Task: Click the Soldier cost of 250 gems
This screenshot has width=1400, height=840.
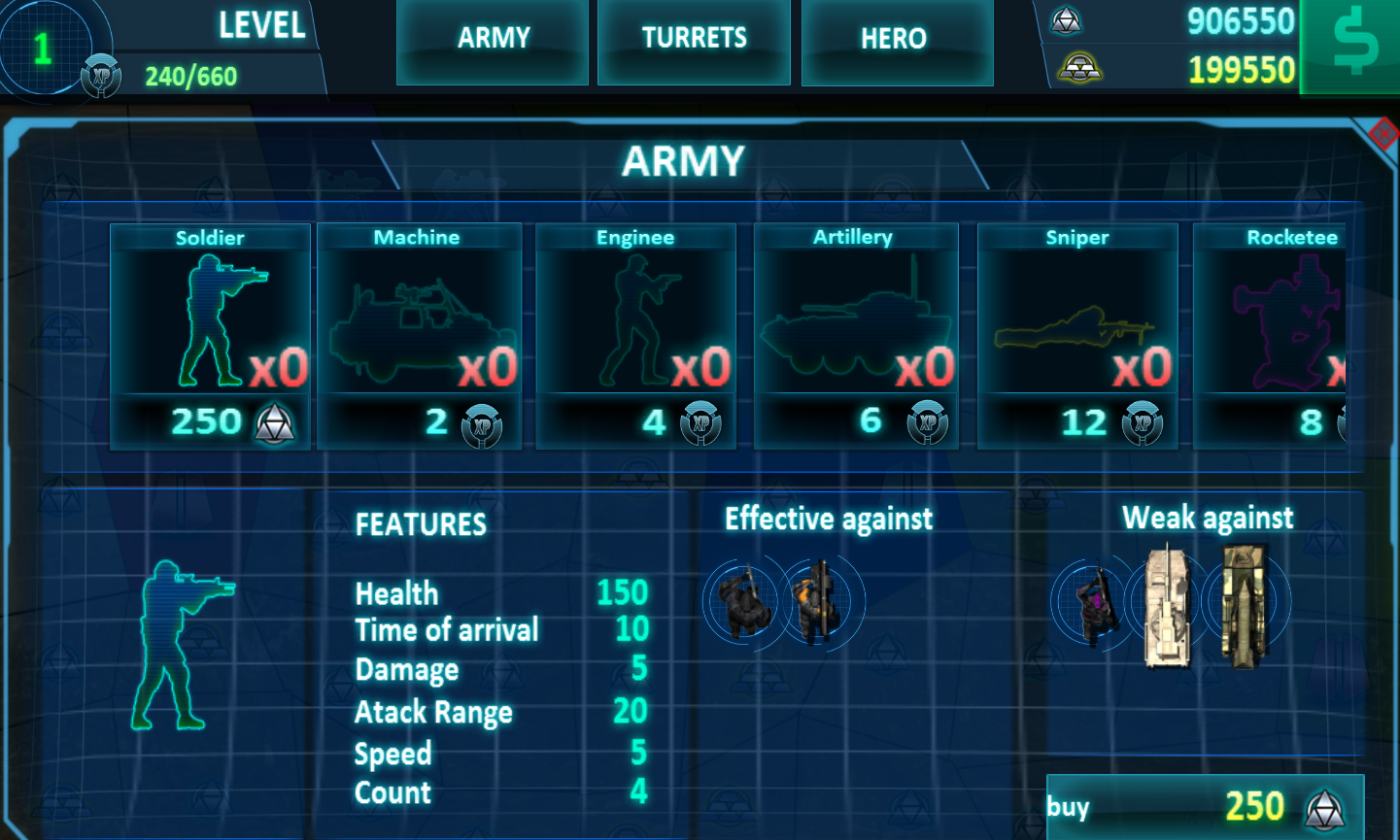Action: [210, 421]
